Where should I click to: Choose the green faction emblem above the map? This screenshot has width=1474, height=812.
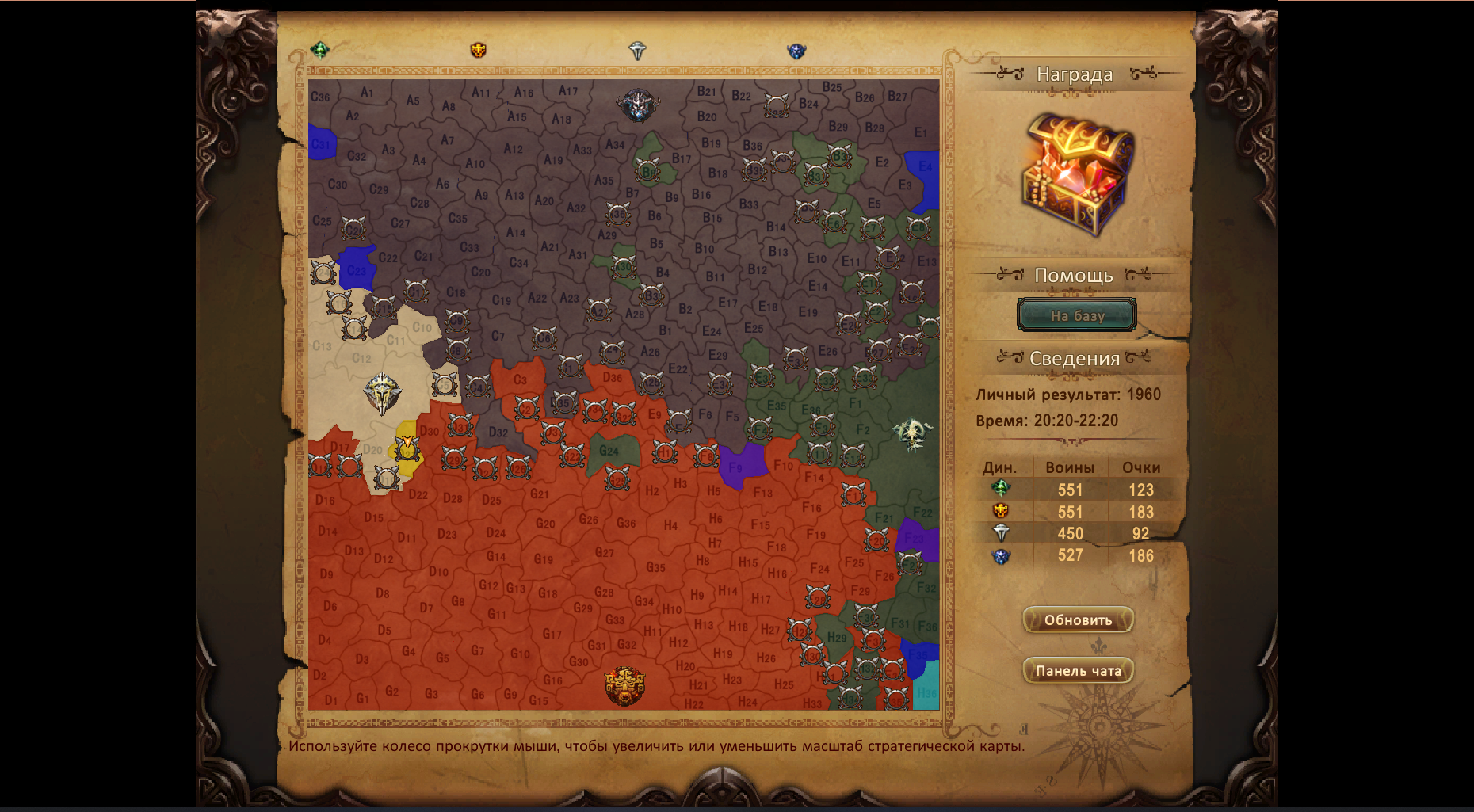[320, 50]
